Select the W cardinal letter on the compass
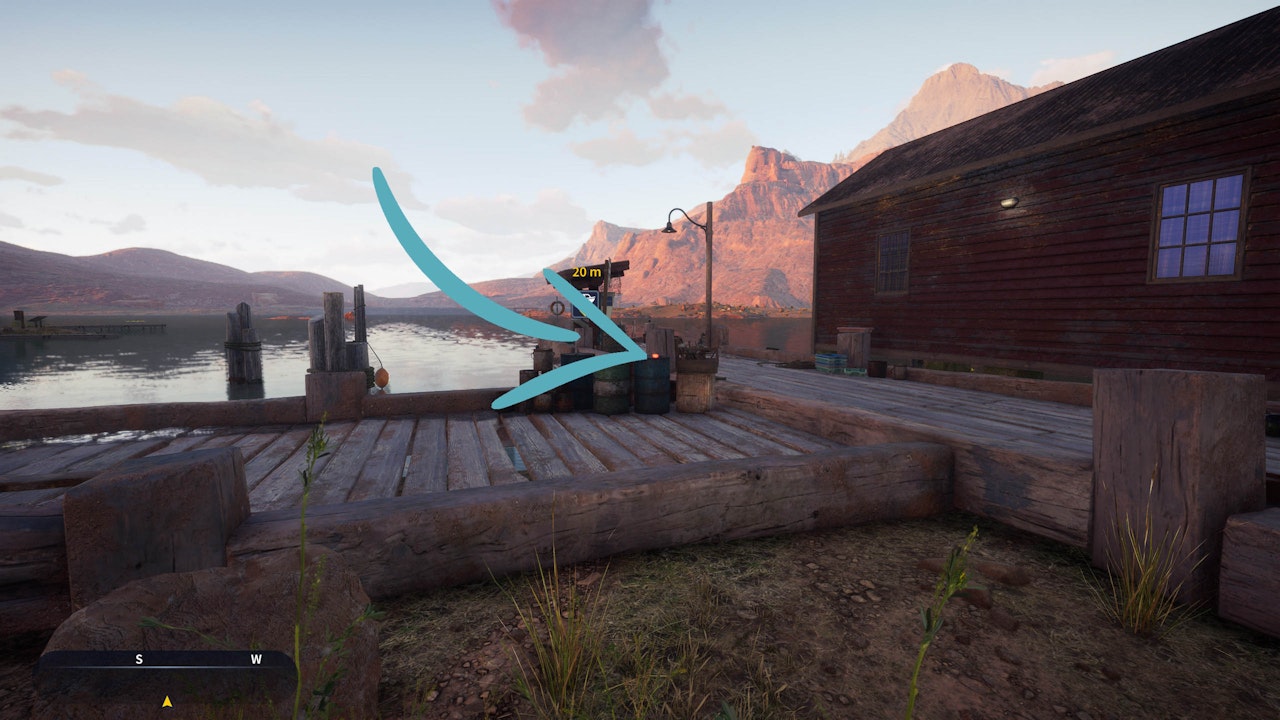The width and height of the screenshot is (1280, 720). (x=256, y=659)
